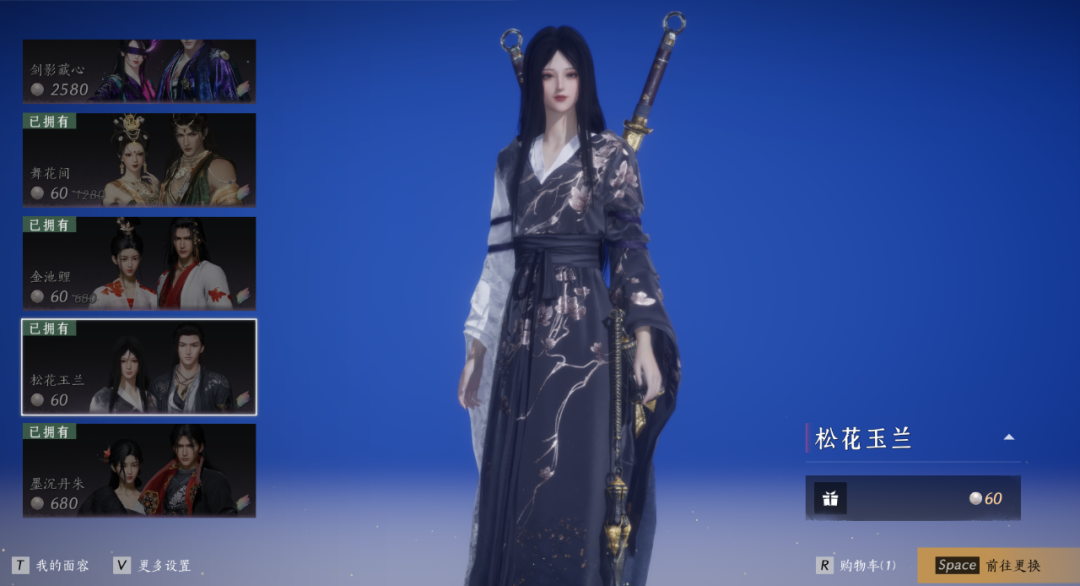Viewport: 1080px width, 586px height.
Task: Open 我的面容 face options
Action: [50, 566]
